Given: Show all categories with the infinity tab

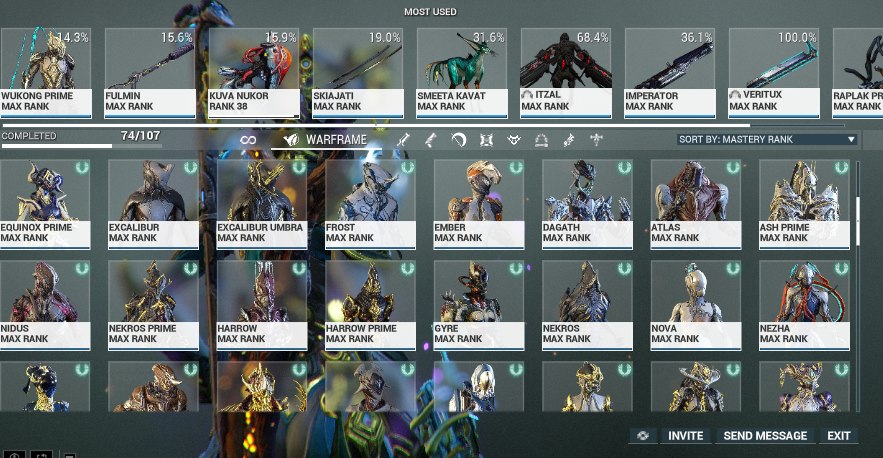Looking at the screenshot, I should (248, 140).
